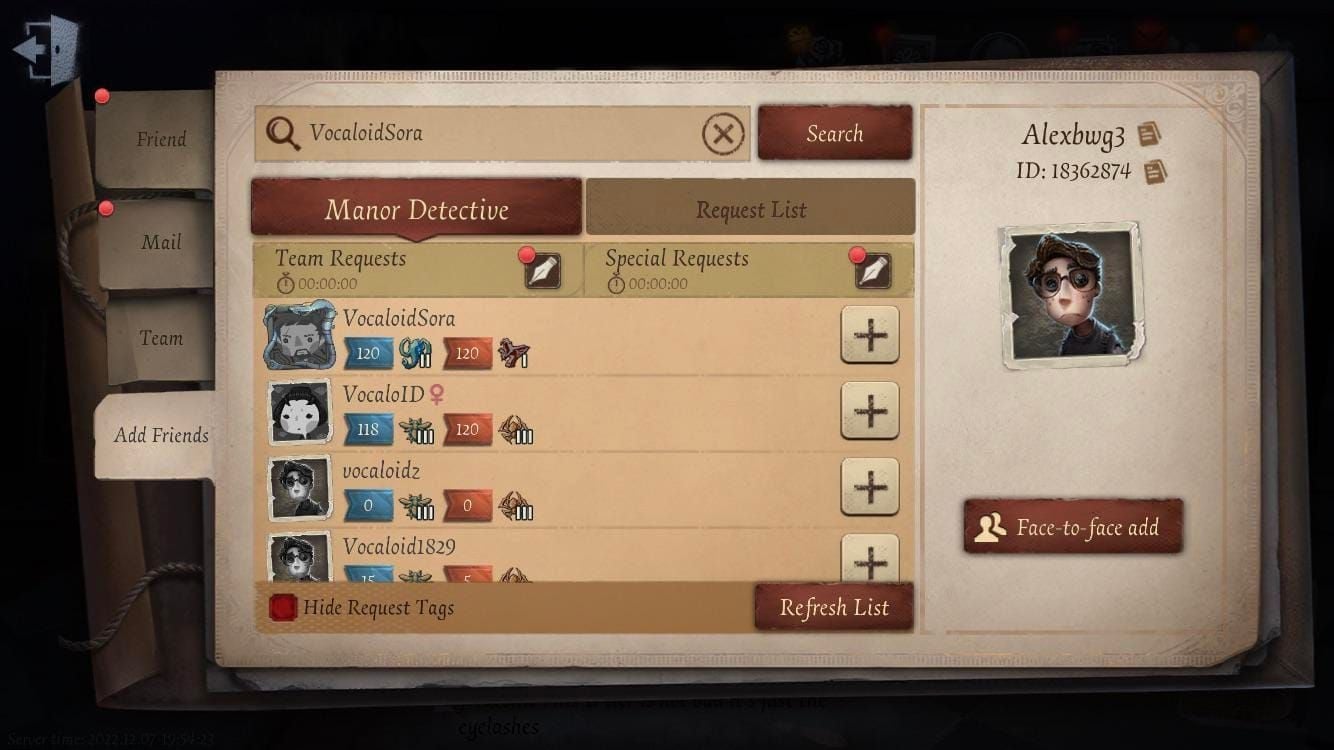Open the Friend sidebar tab
This screenshot has width=1334, height=750.
point(160,139)
